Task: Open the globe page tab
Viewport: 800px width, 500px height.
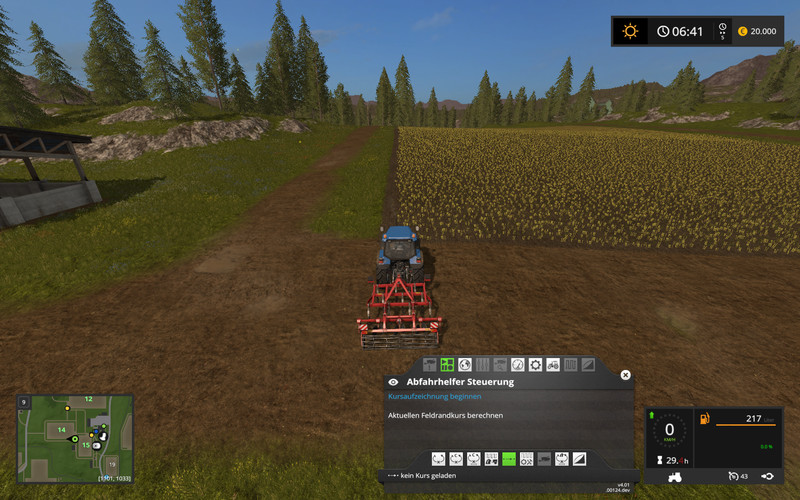Action: [x=465, y=365]
